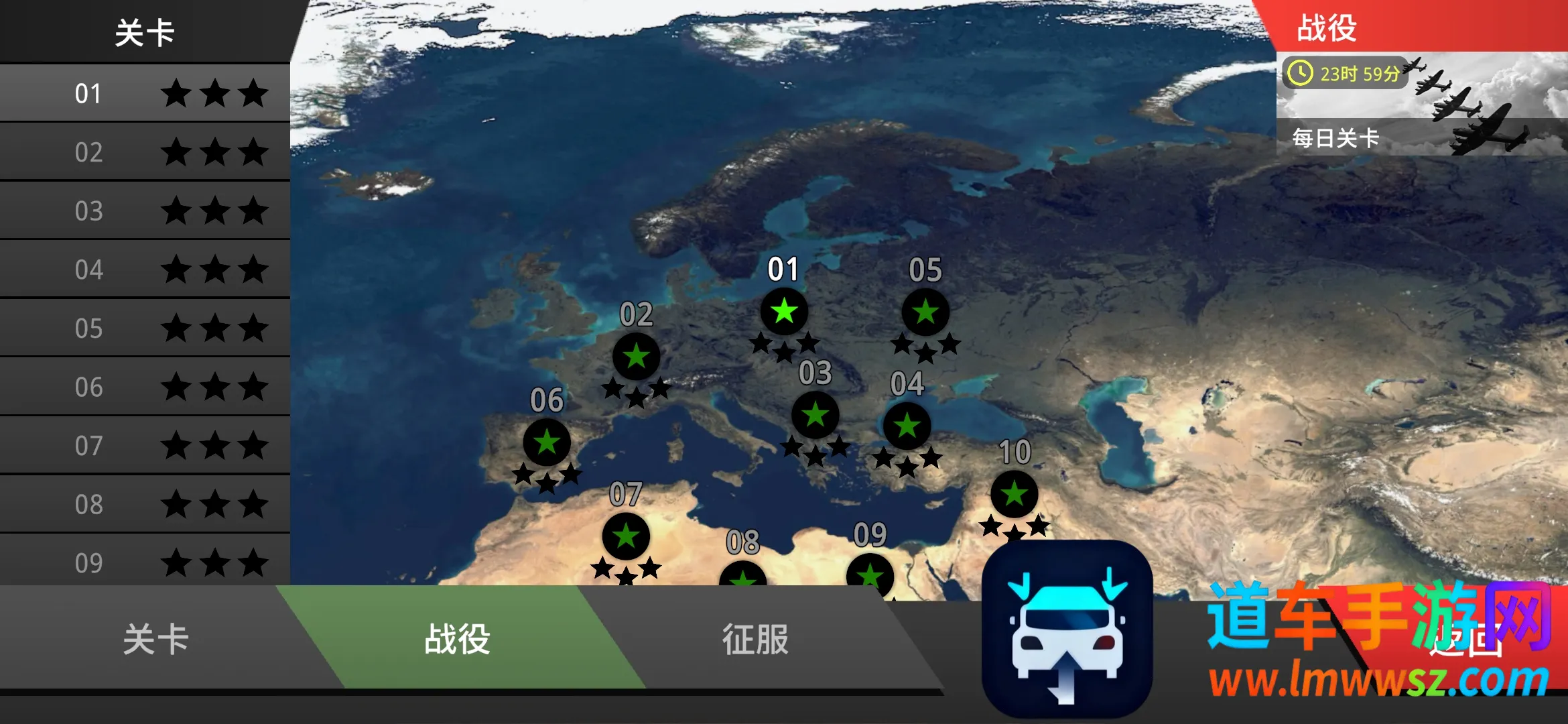Switch to the 关卡 bottom tab

155,638
